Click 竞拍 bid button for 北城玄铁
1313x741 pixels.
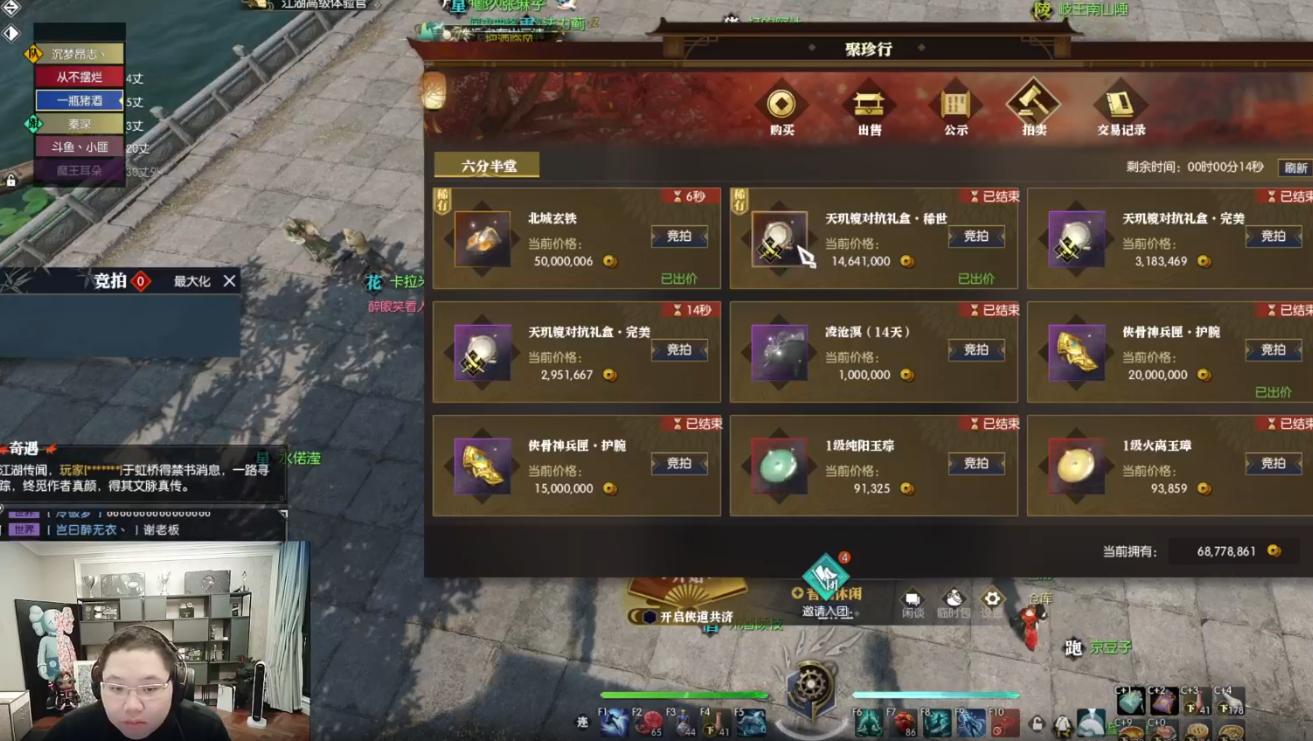pyautogui.click(x=679, y=236)
